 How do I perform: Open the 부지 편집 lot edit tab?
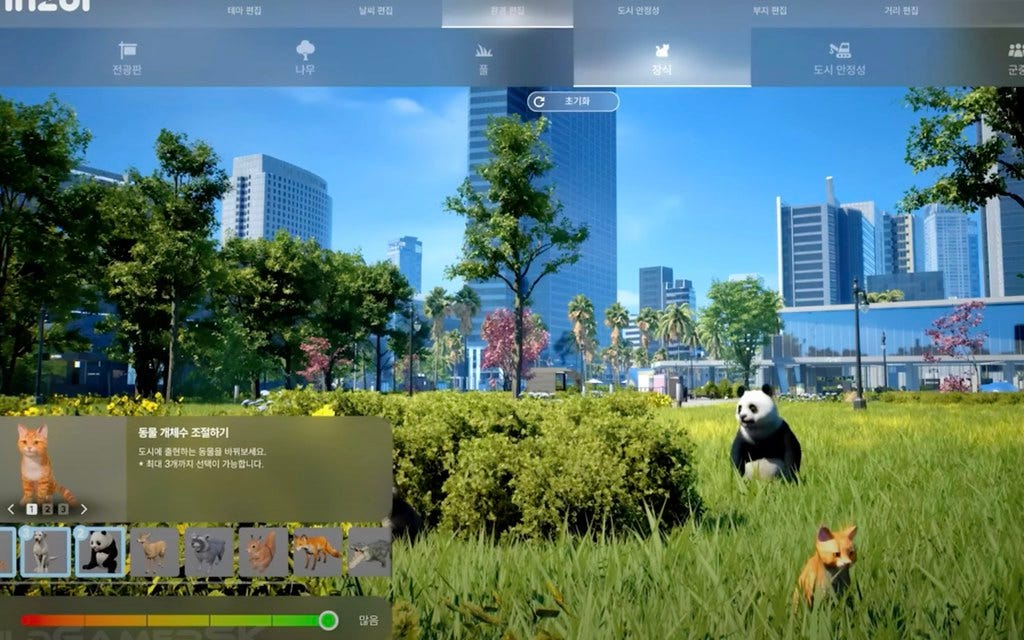pyautogui.click(x=770, y=11)
